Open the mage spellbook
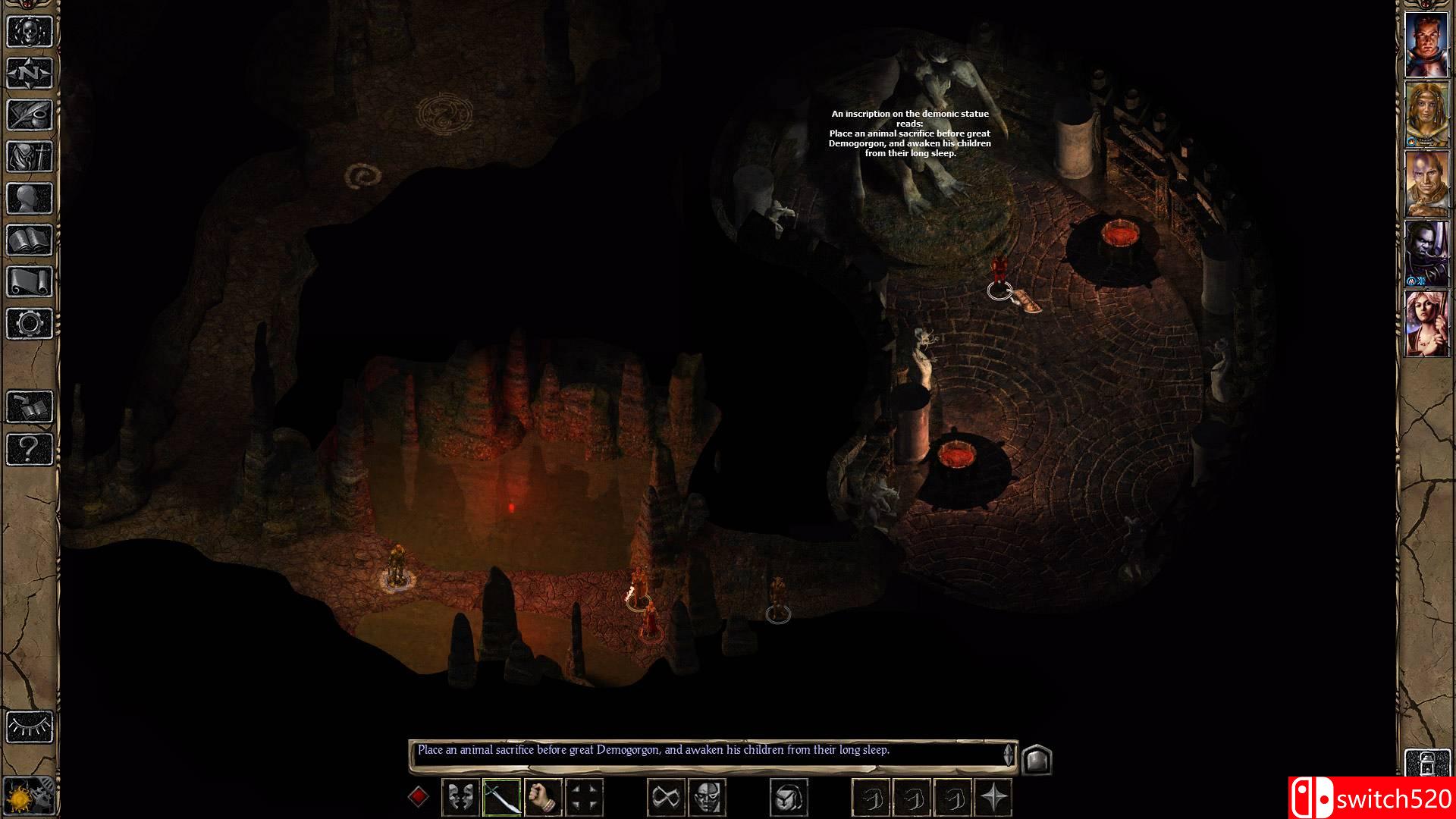 click(x=30, y=240)
